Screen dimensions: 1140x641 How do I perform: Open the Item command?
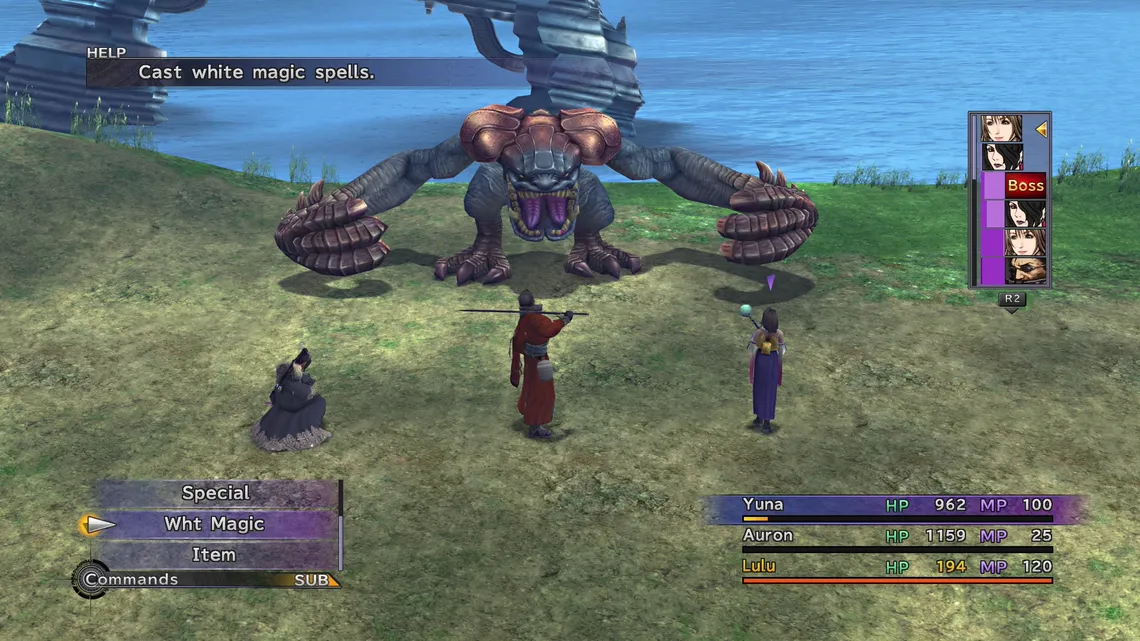(x=214, y=555)
